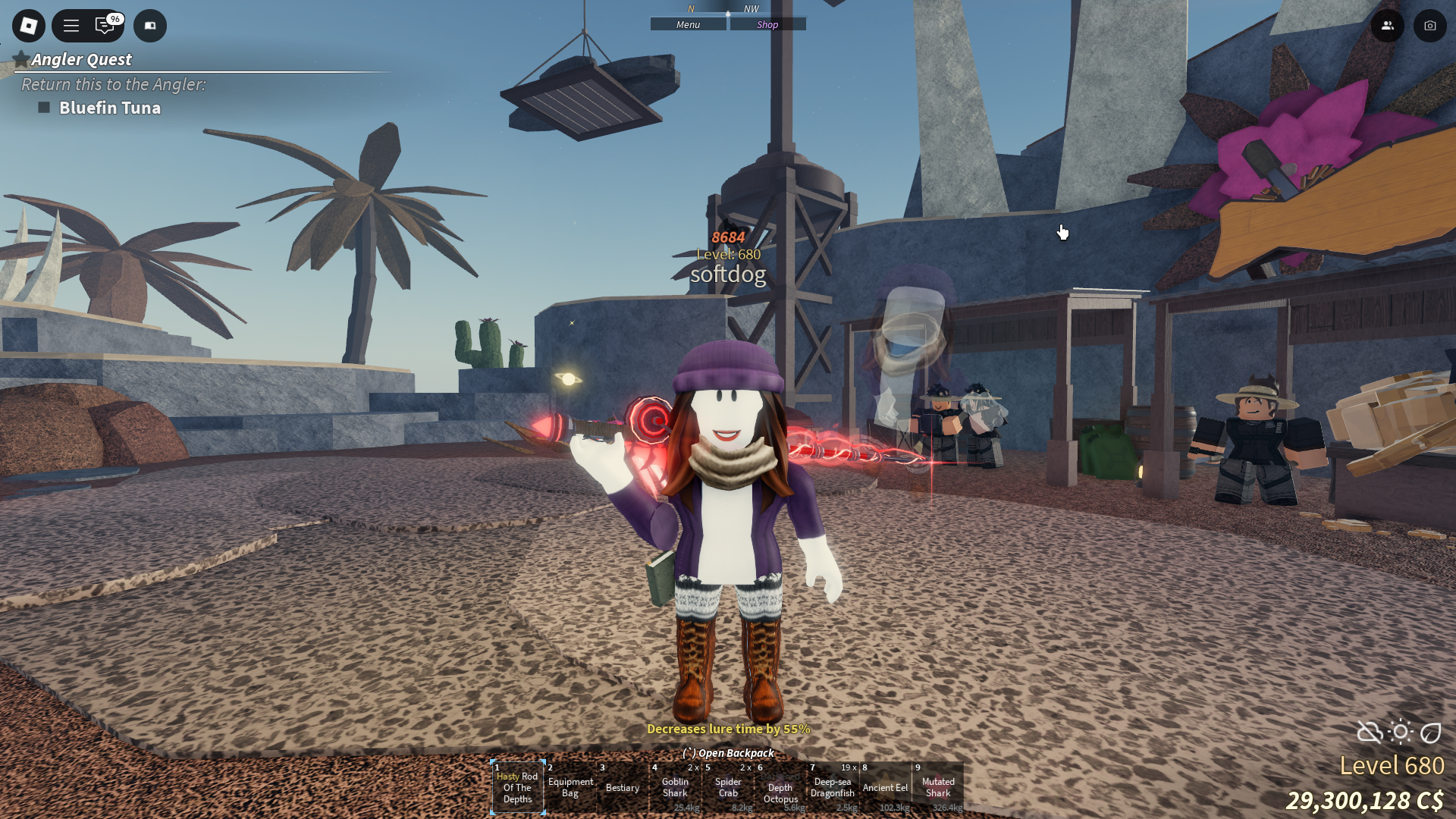Pick the Spider Crab hotbar slot
The image size is (1456, 819).
pos(728,788)
